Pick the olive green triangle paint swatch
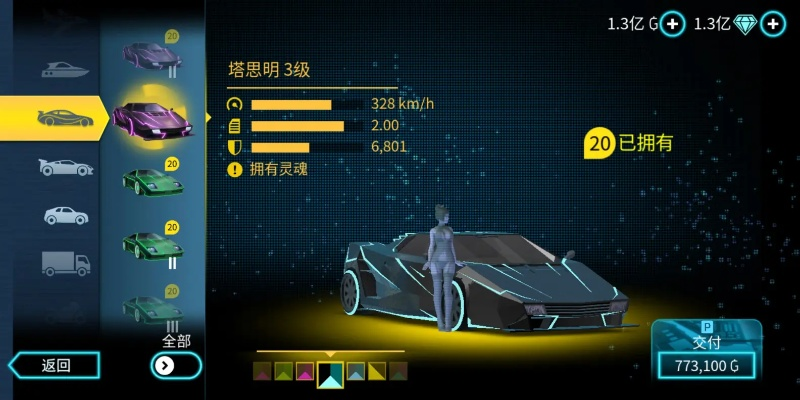The image size is (800, 400). tap(284, 372)
